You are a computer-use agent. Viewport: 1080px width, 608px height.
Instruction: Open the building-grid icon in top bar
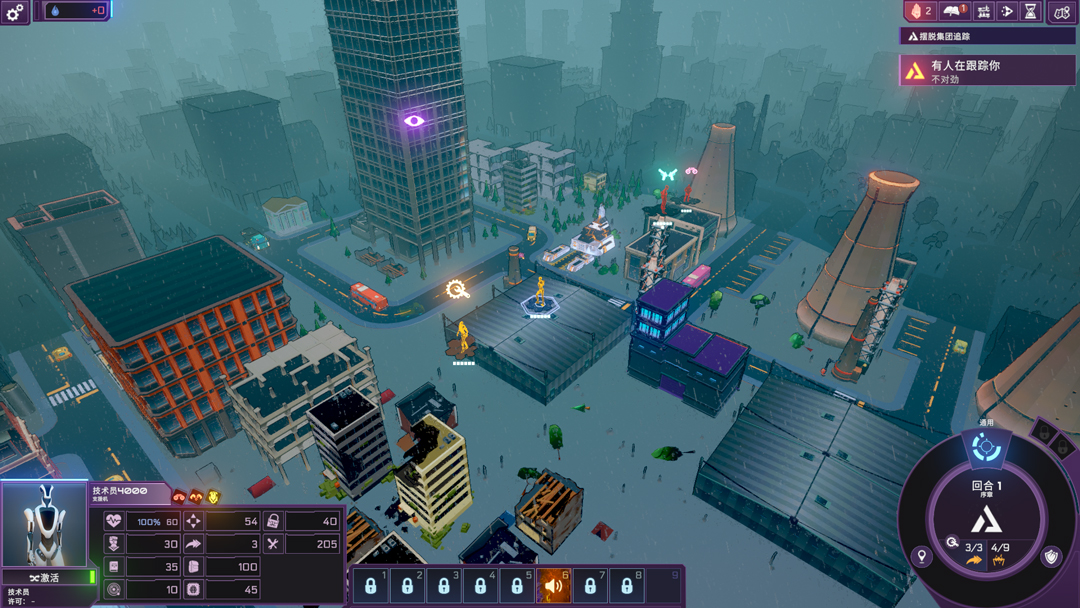click(x=984, y=11)
